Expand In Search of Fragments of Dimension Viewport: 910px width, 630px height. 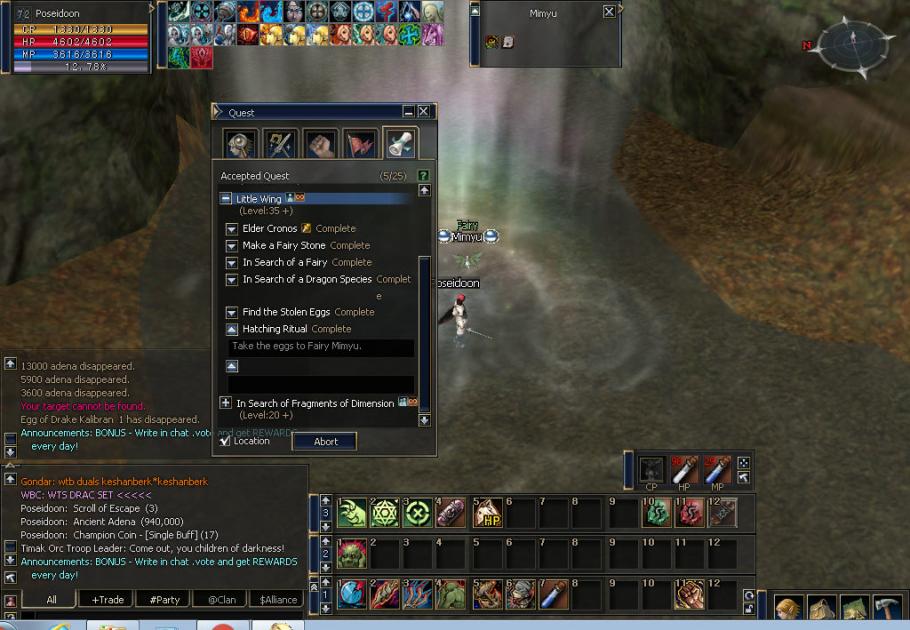pyautogui.click(x=226, y=403)
